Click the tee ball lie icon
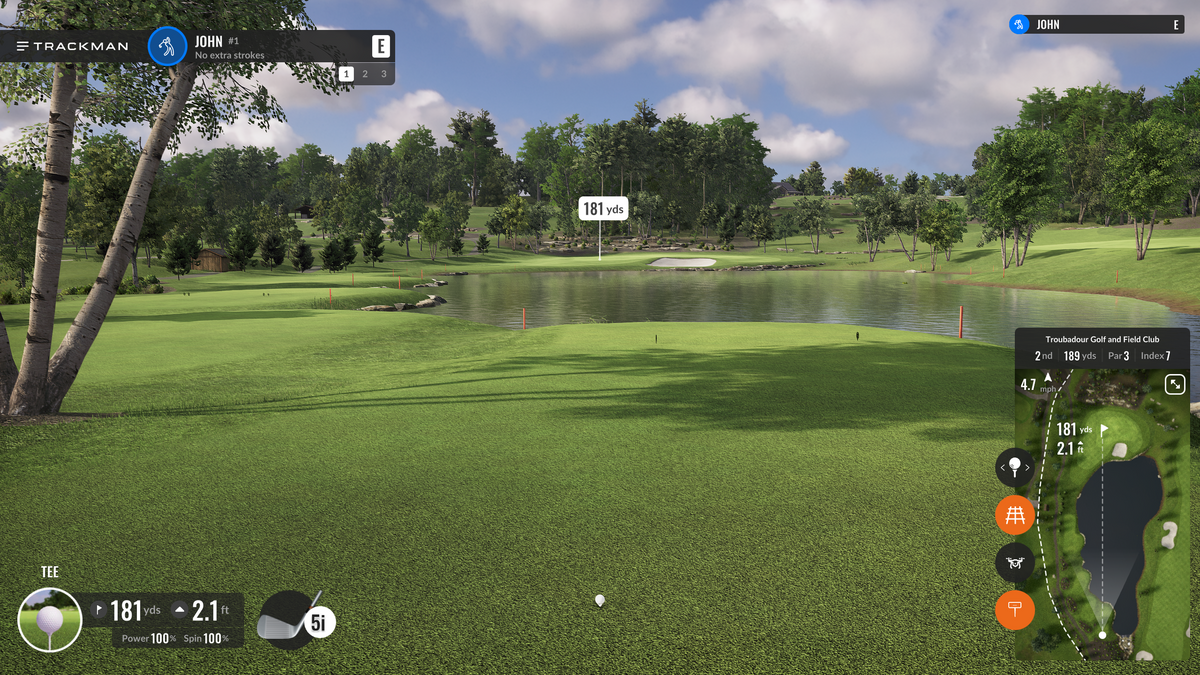Screen dimensions: 1200x675 tap(50, 620)
